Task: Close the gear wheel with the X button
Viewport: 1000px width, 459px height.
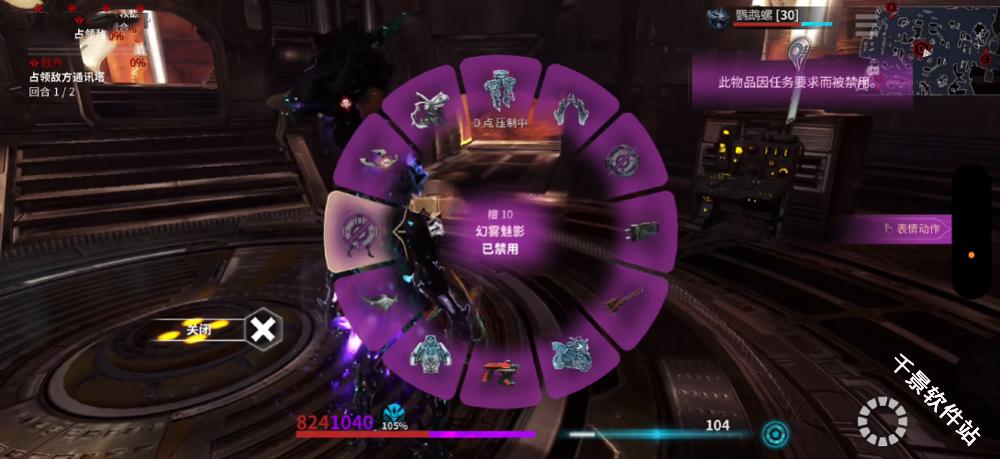Action: (x=262, y=328)
